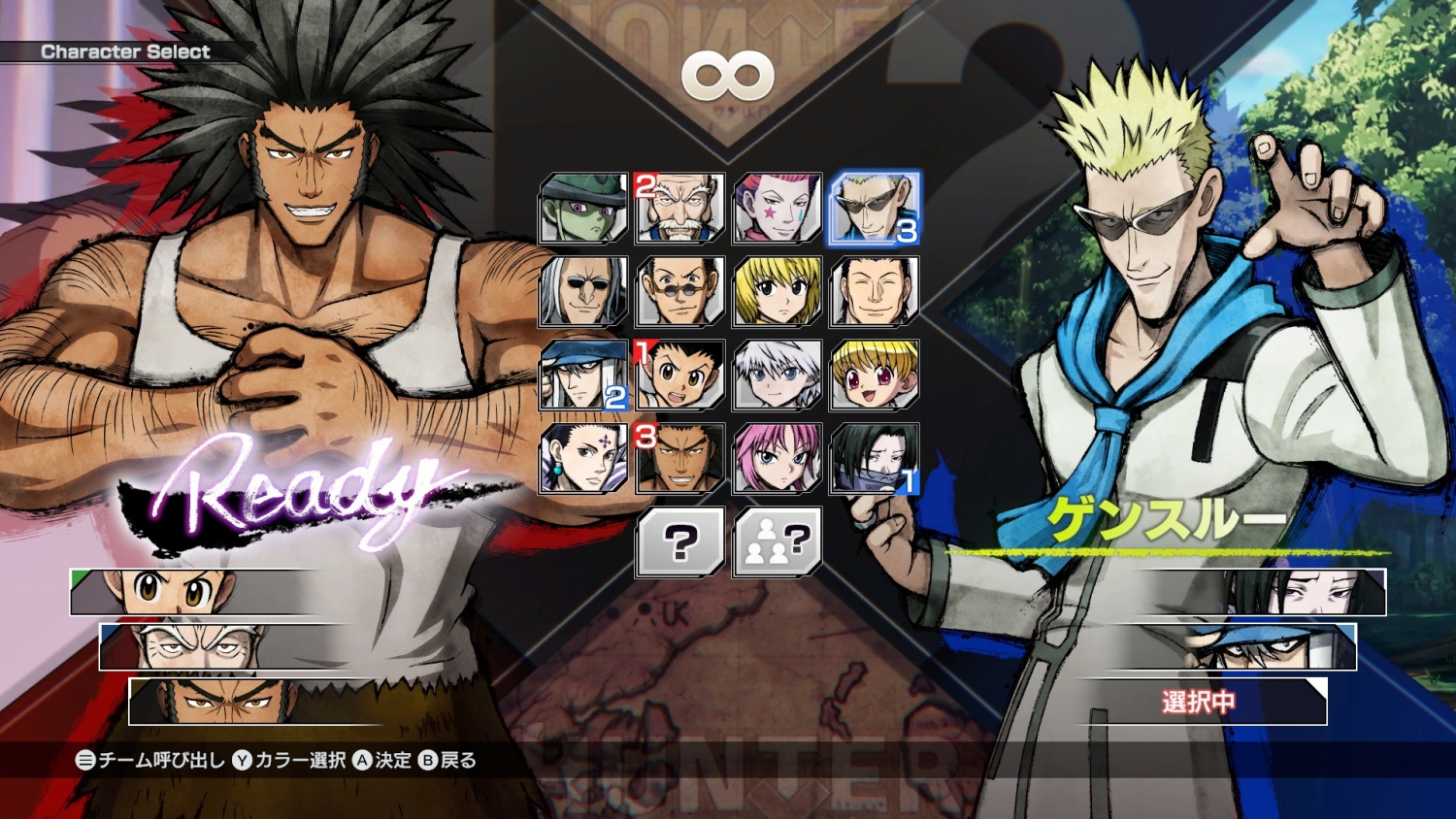Pick masked Feitan's portrait tile
Viewport: 1456px width, 819px height.
pyautogui.click(x=874, y=458)
